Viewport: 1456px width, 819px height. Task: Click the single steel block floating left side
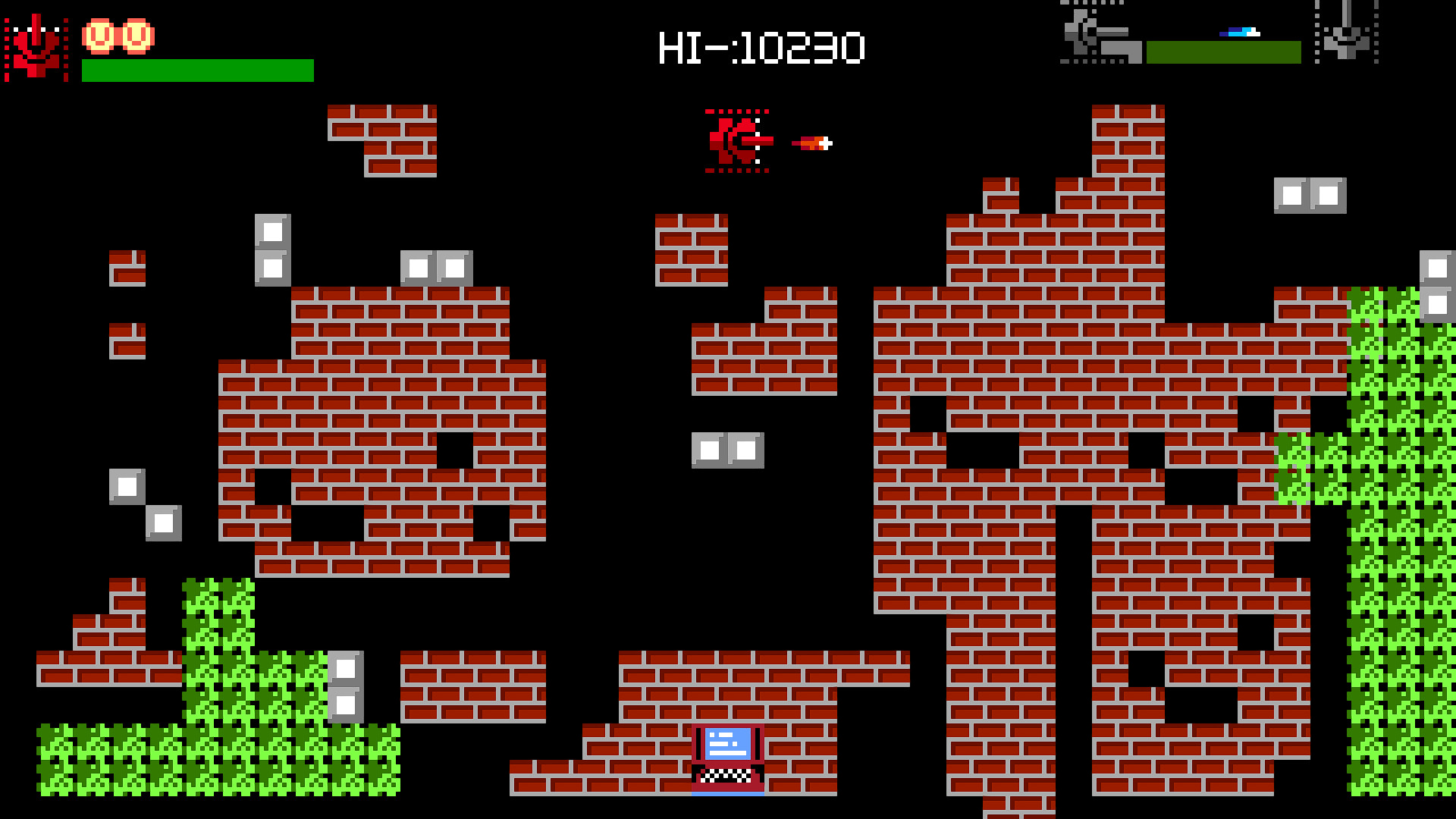[x=127, y=485]
